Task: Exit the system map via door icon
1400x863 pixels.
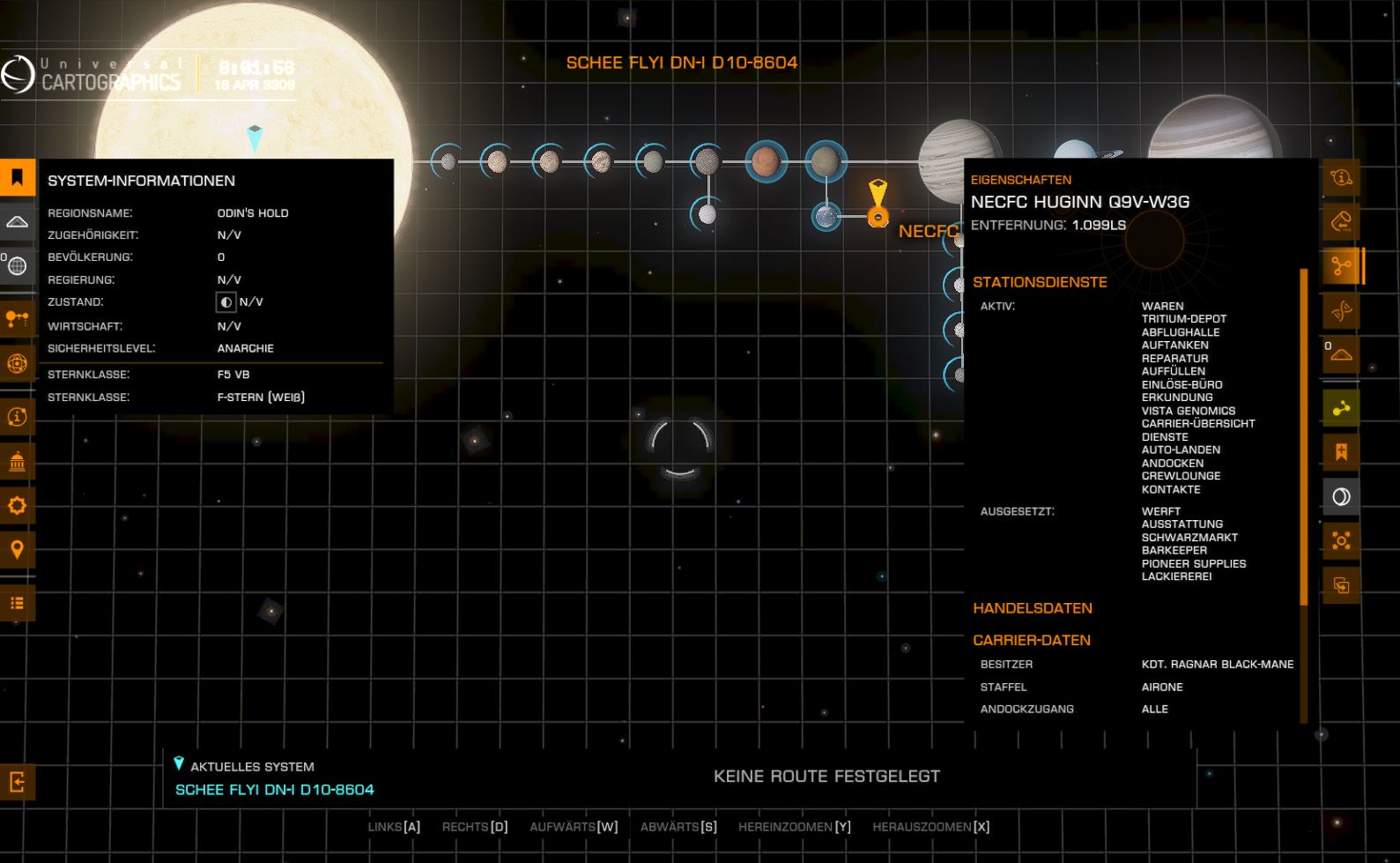Action: point(17,781)
